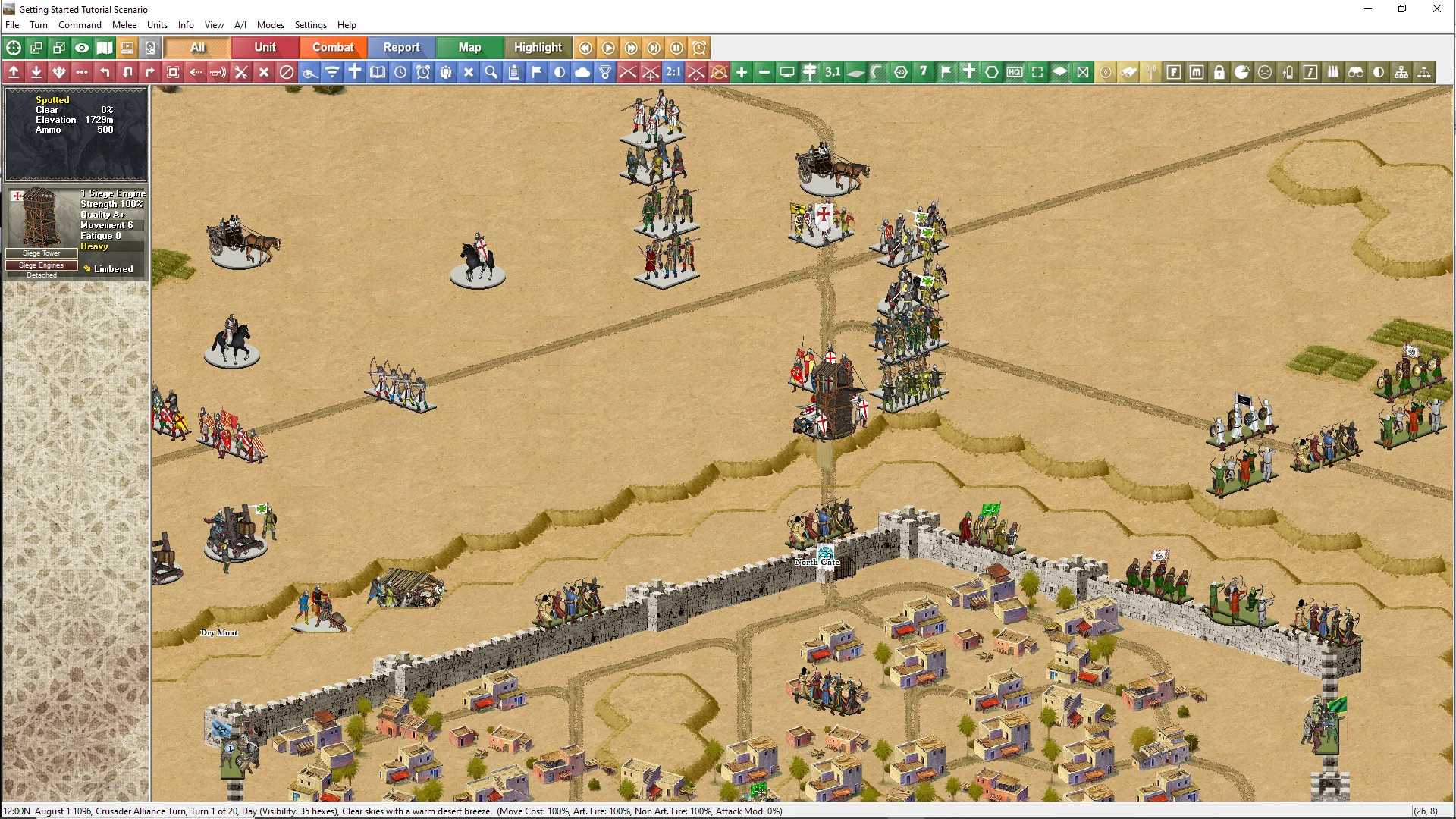Open the Settings menu

tap(310, 25)
